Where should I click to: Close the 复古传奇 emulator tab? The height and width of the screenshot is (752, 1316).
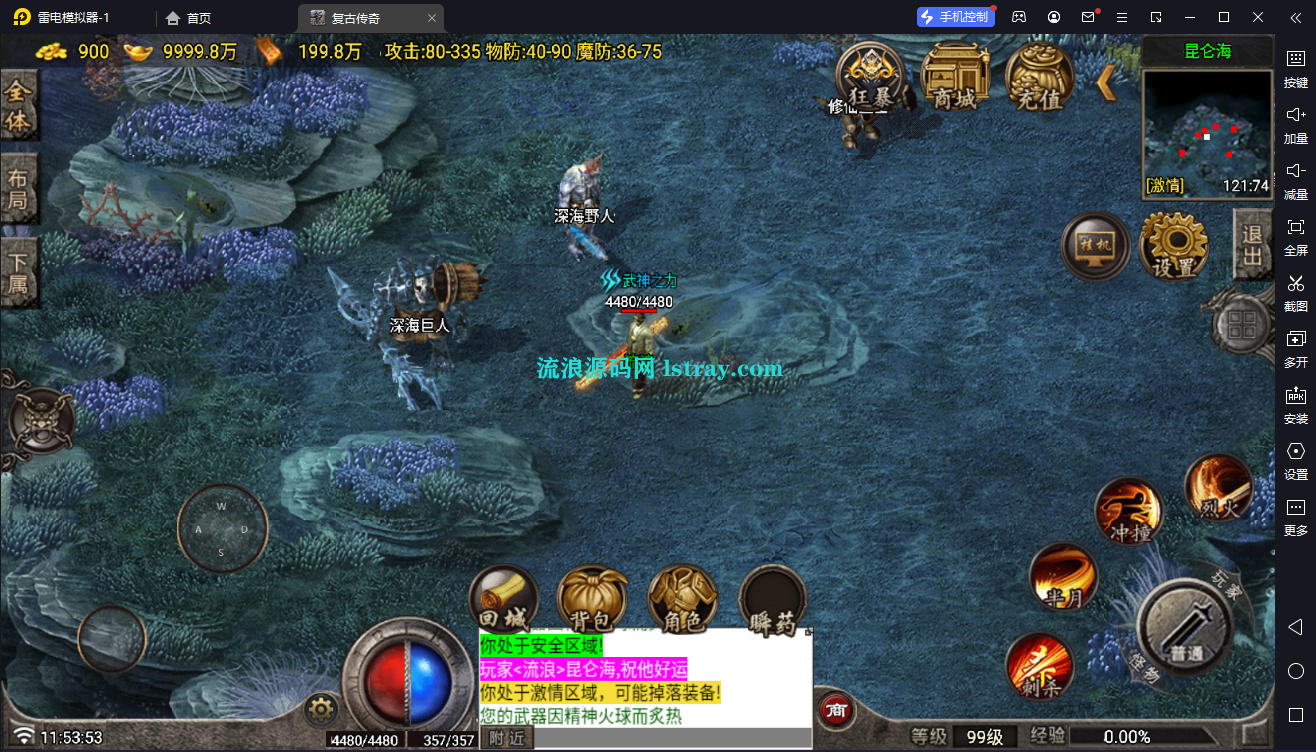[431, 18]
